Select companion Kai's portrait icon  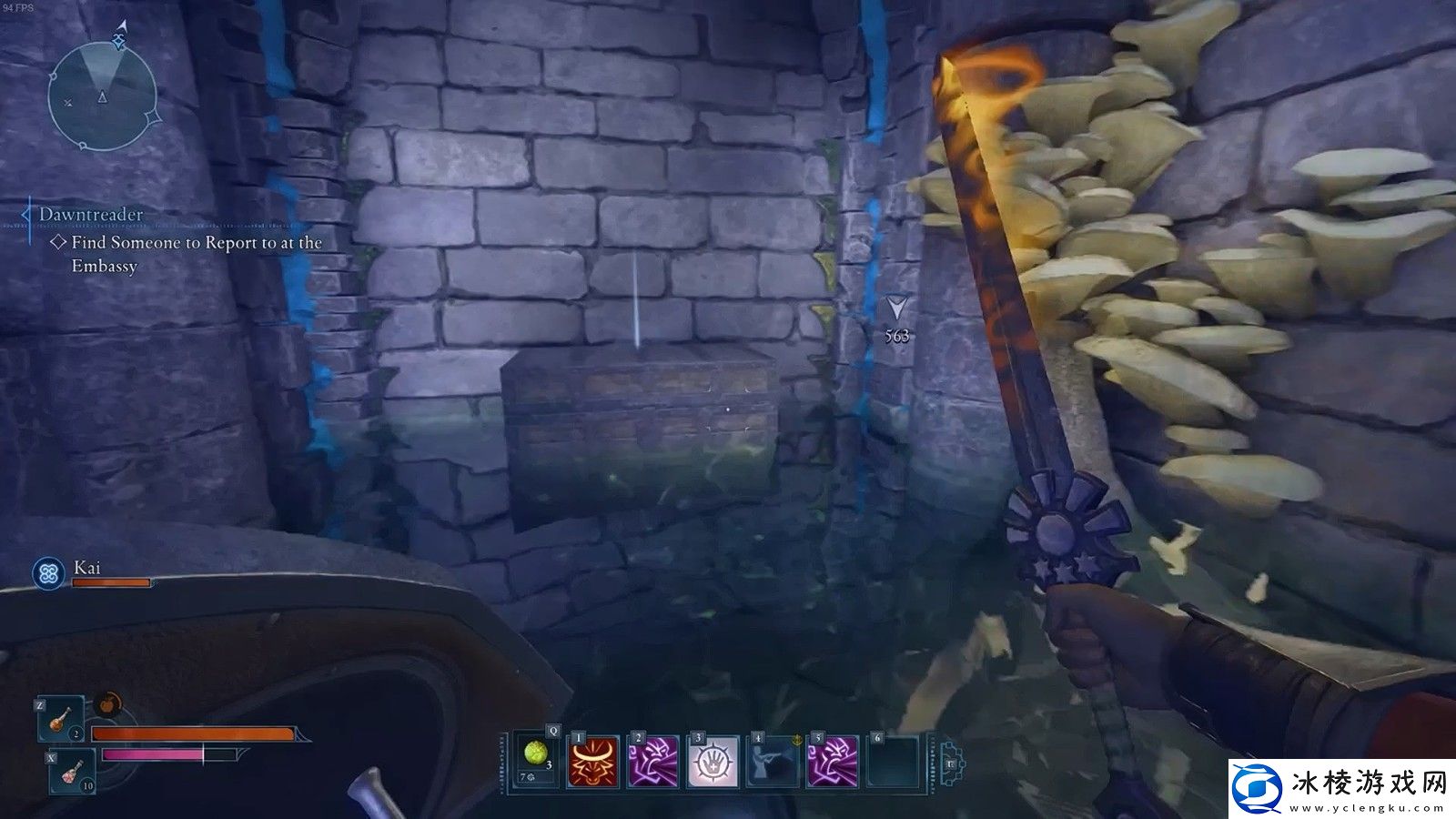point(48,573)
